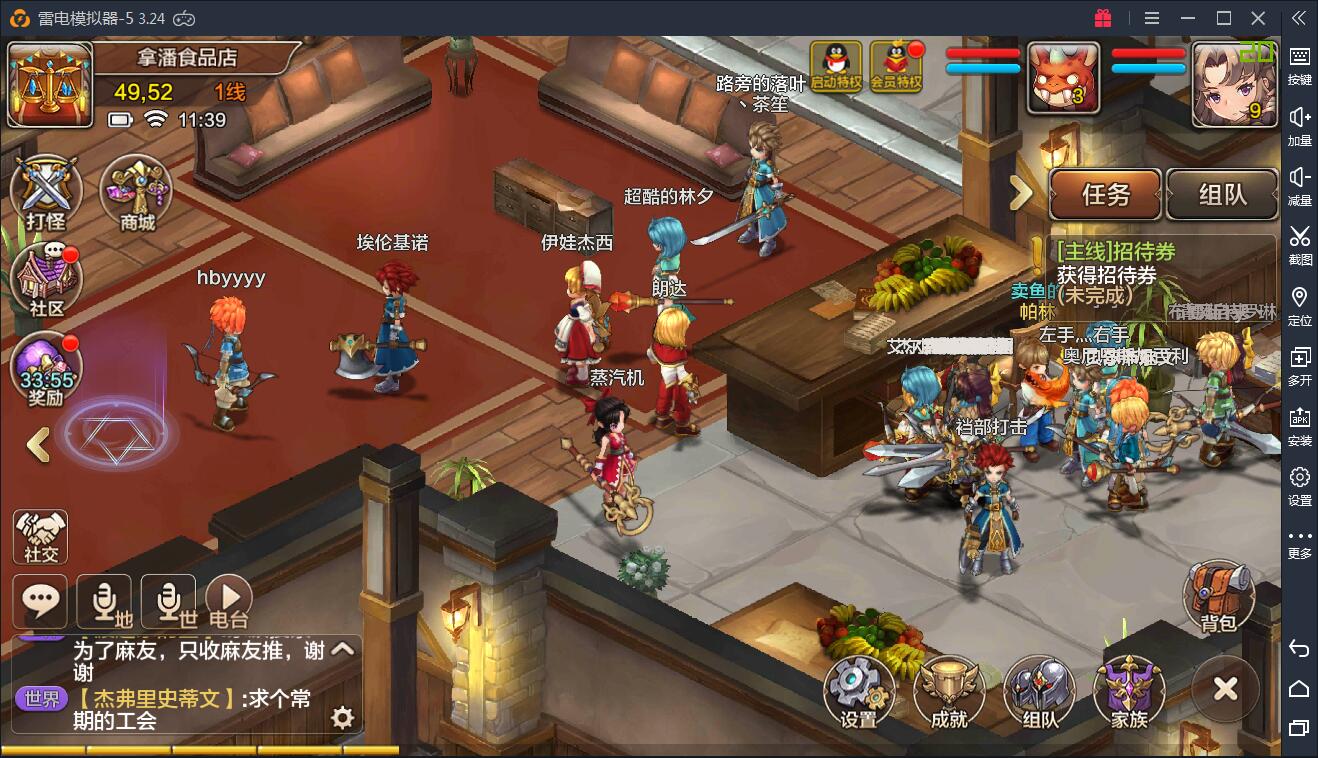
Task: Open the 社交 handshake social menu
Action: coord(41,537)
